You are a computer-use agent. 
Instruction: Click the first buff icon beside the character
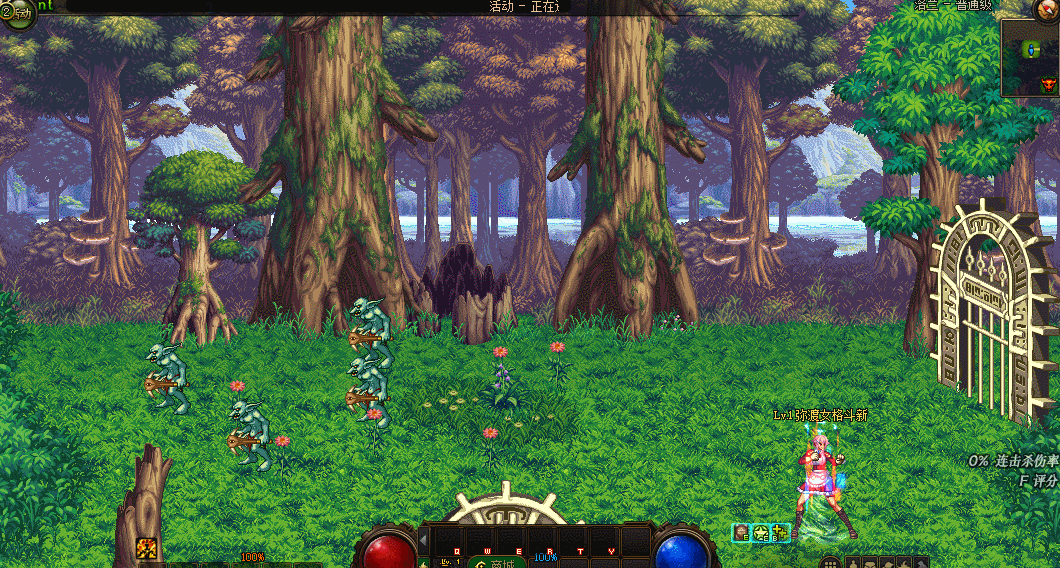pyautogui.click(x=741, y=533)
